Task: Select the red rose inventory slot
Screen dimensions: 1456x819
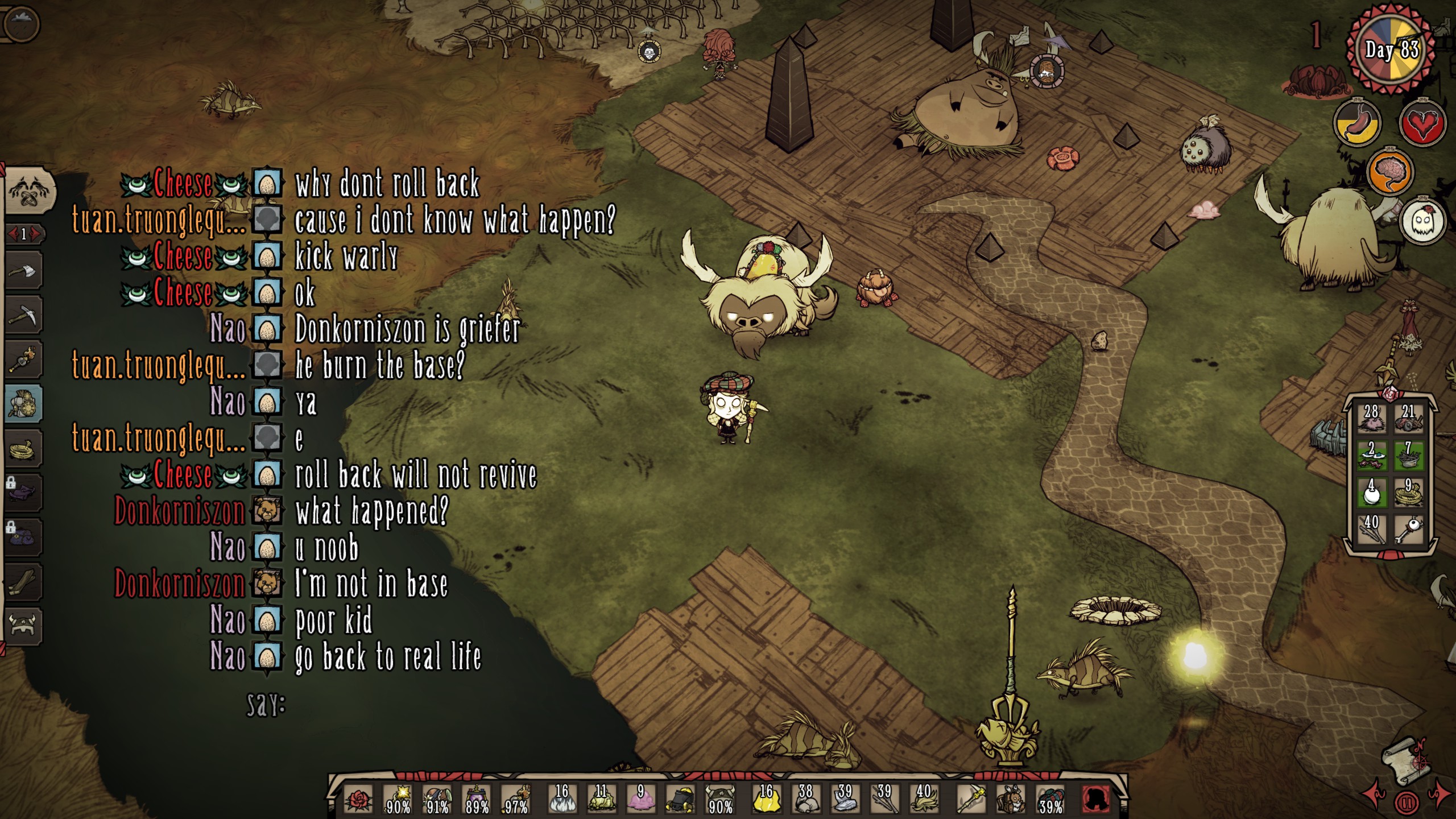Action: (x=359, y=800)
